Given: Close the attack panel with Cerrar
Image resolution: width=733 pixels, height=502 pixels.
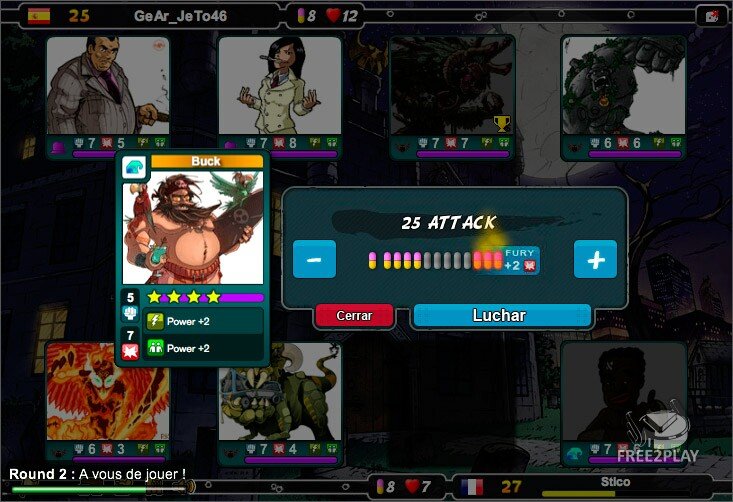Looking at the screenshot, I should coord(354,316).
